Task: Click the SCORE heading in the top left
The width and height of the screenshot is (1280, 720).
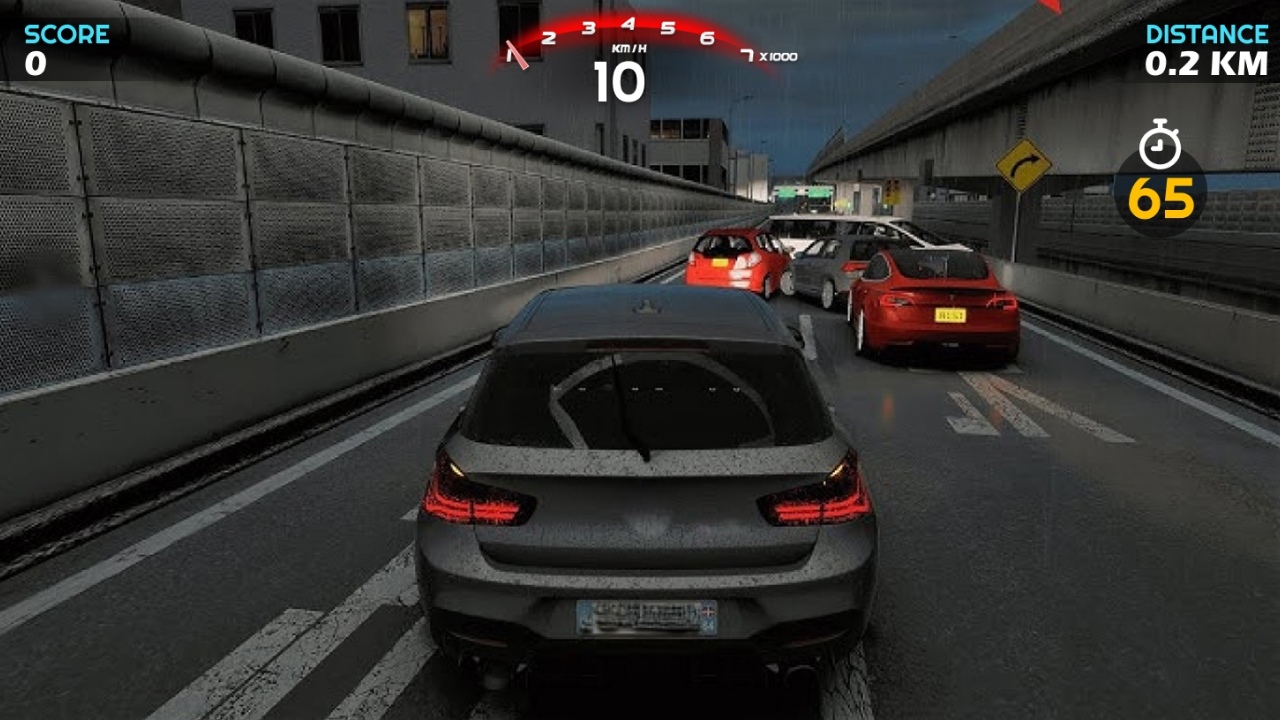Action: pyautogui.click(x=66, y=33)
